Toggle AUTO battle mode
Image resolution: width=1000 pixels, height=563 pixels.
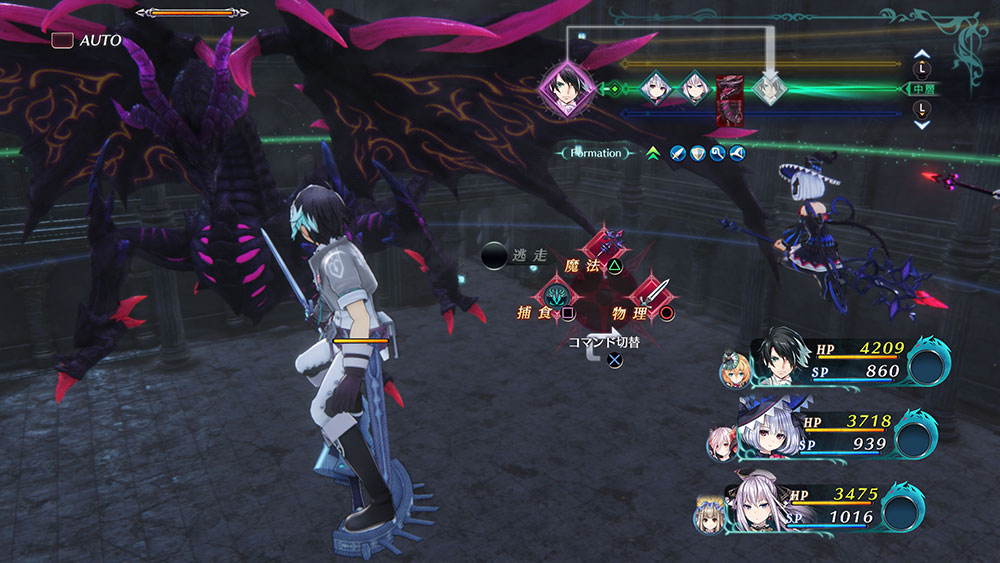[87, 41]
